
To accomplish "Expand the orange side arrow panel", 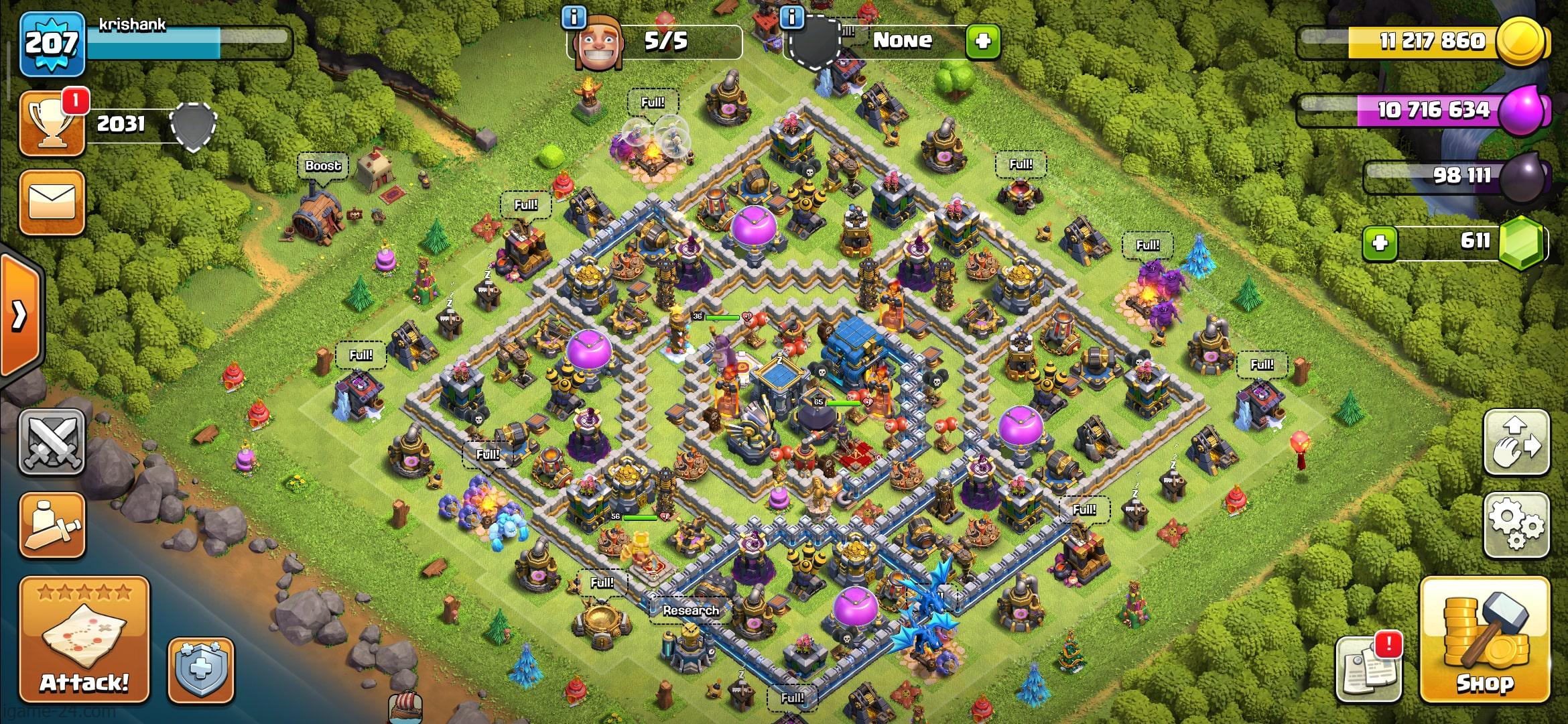I will point(20,314).
